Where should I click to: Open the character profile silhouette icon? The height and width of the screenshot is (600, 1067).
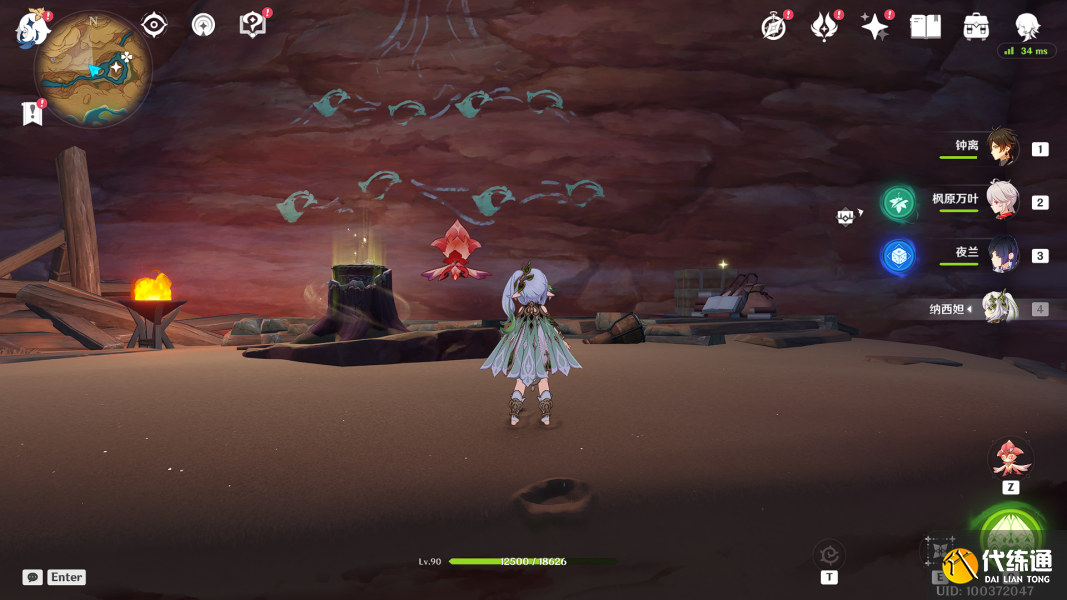point(1027,26)
